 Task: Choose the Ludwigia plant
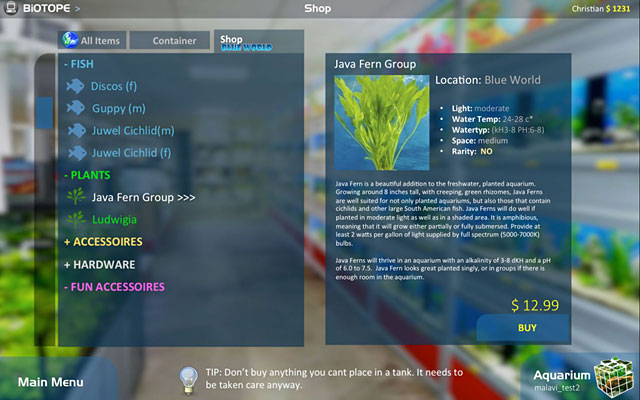114,219
